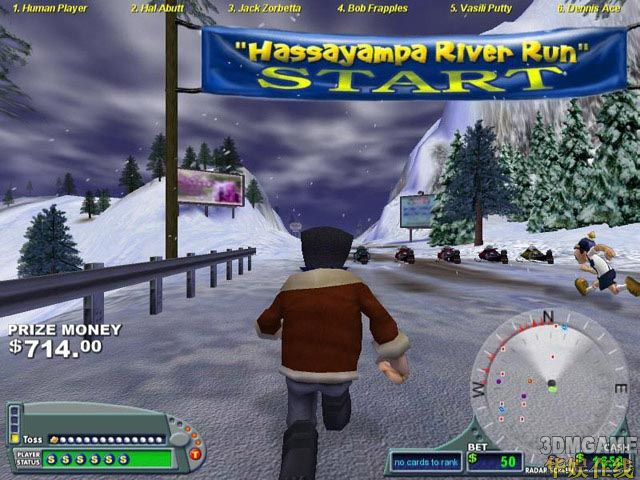Select Bob Frapples in the racer list
Image resolution: width=640 pixels, height=480 pixels.
pos(371,8)
